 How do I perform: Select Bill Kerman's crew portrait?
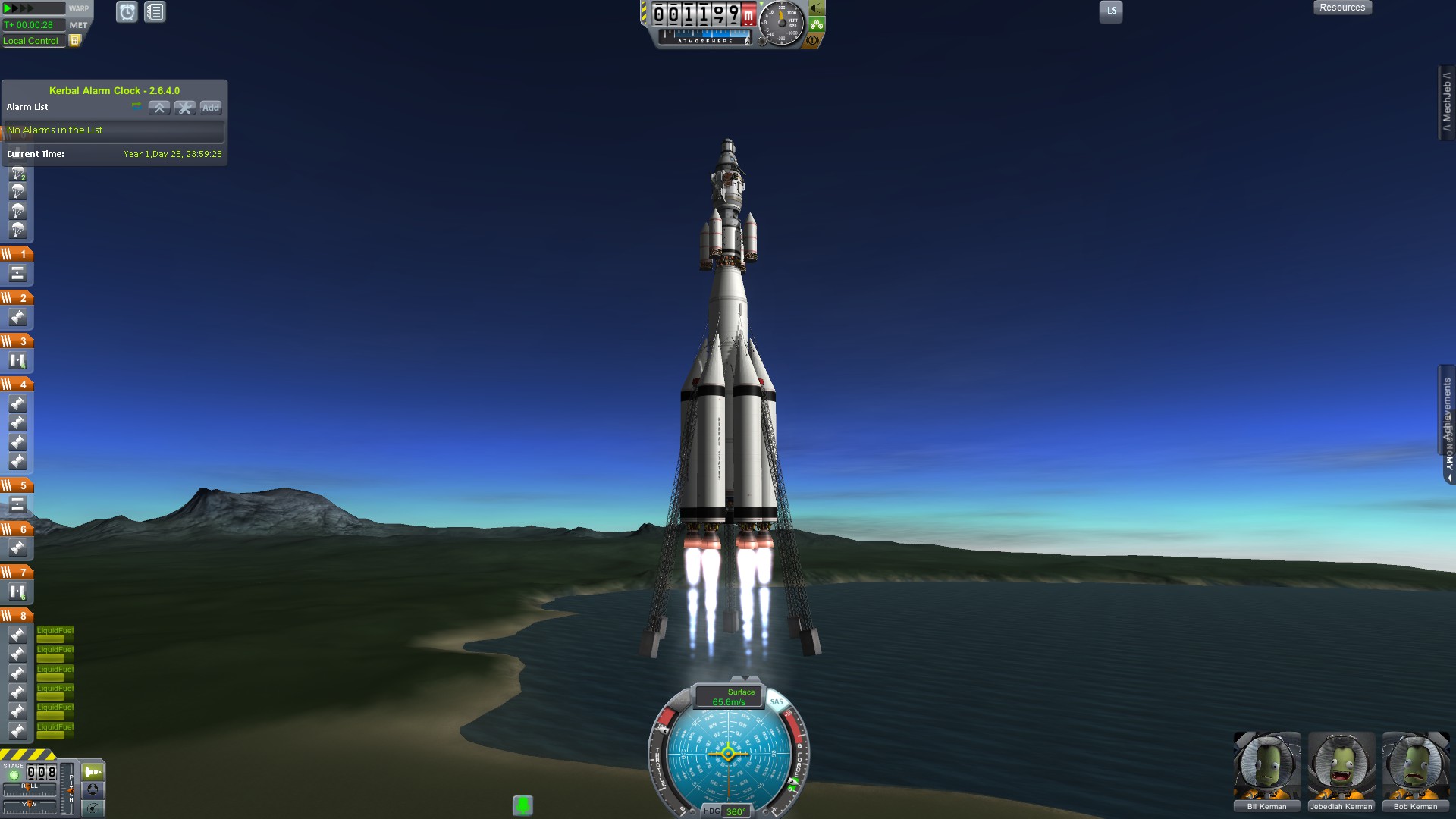(1266, 766)
